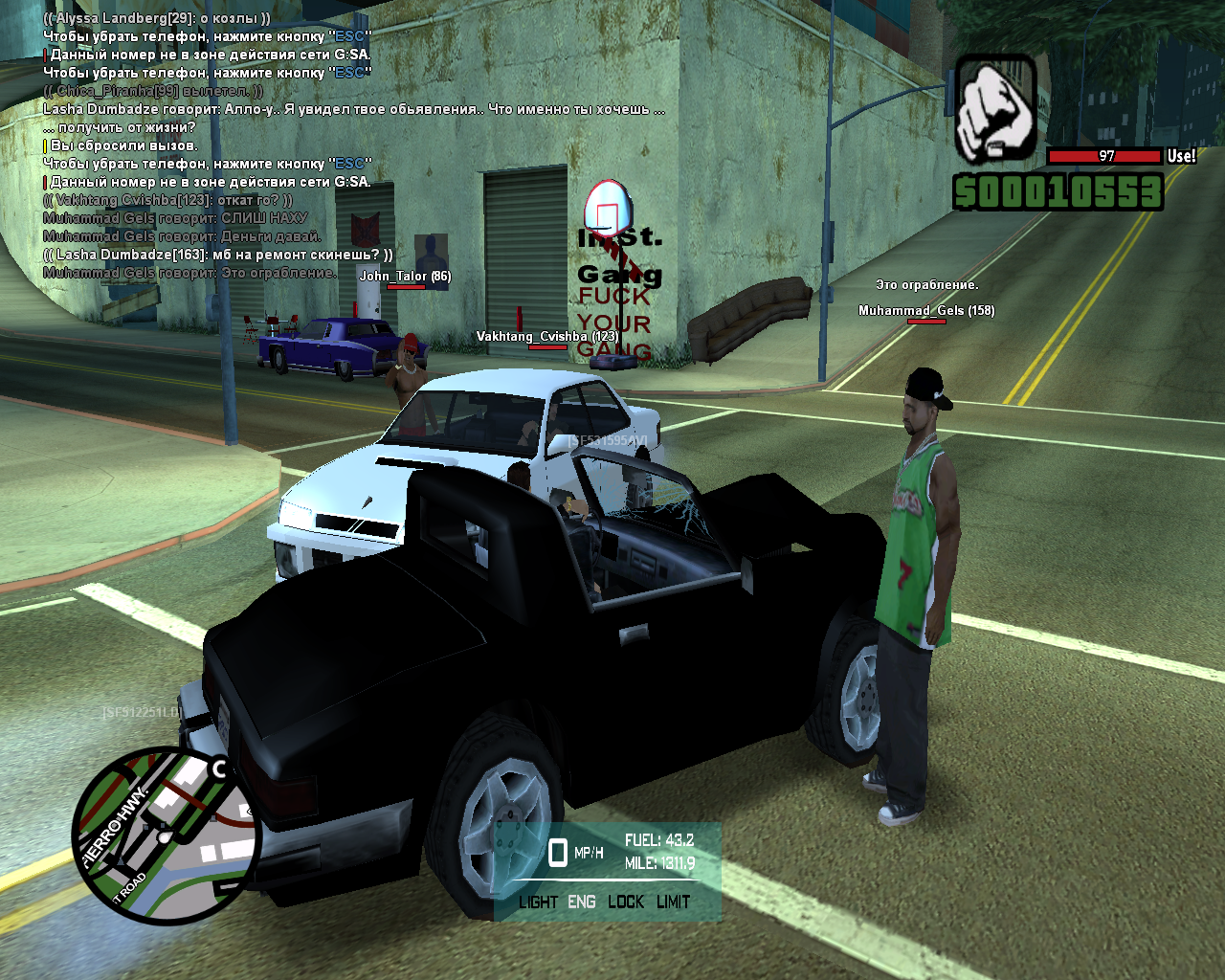Toggle the LIMIT speed limiter indicator
1225x980 pixels.
[674, 902]
